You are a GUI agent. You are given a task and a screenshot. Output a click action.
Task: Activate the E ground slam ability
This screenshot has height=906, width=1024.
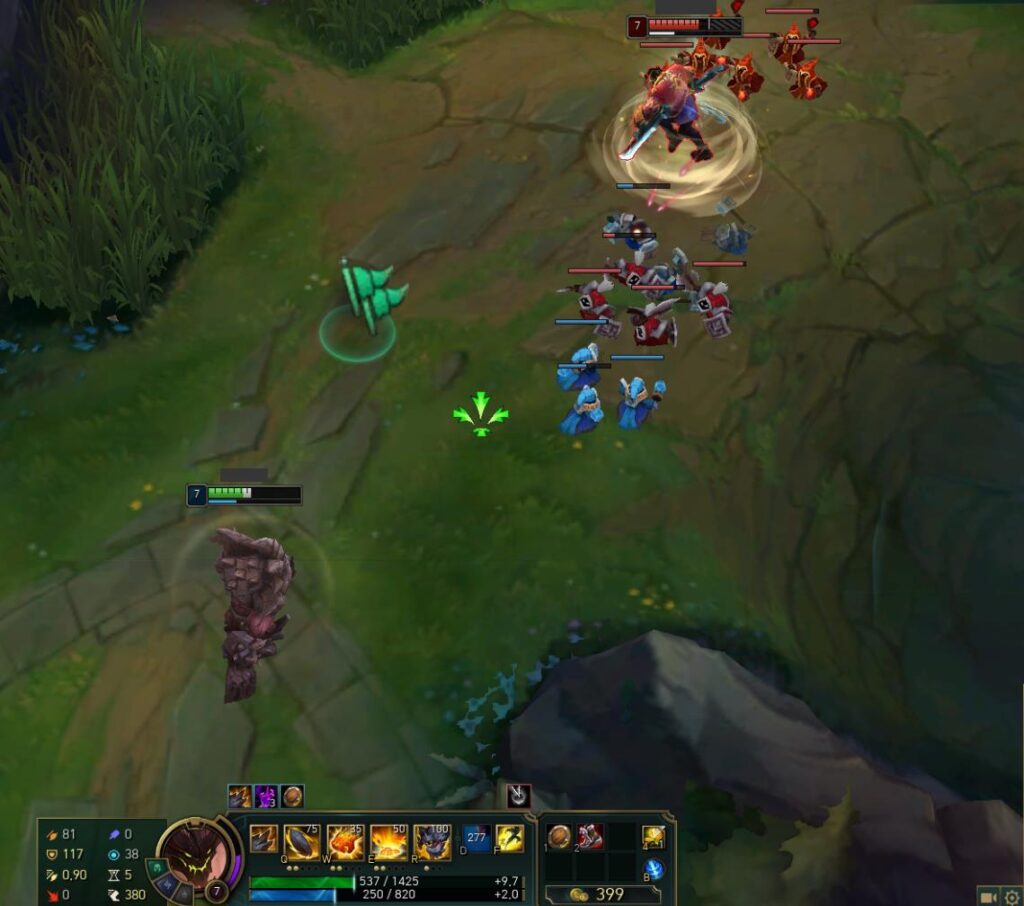[389, 842]
